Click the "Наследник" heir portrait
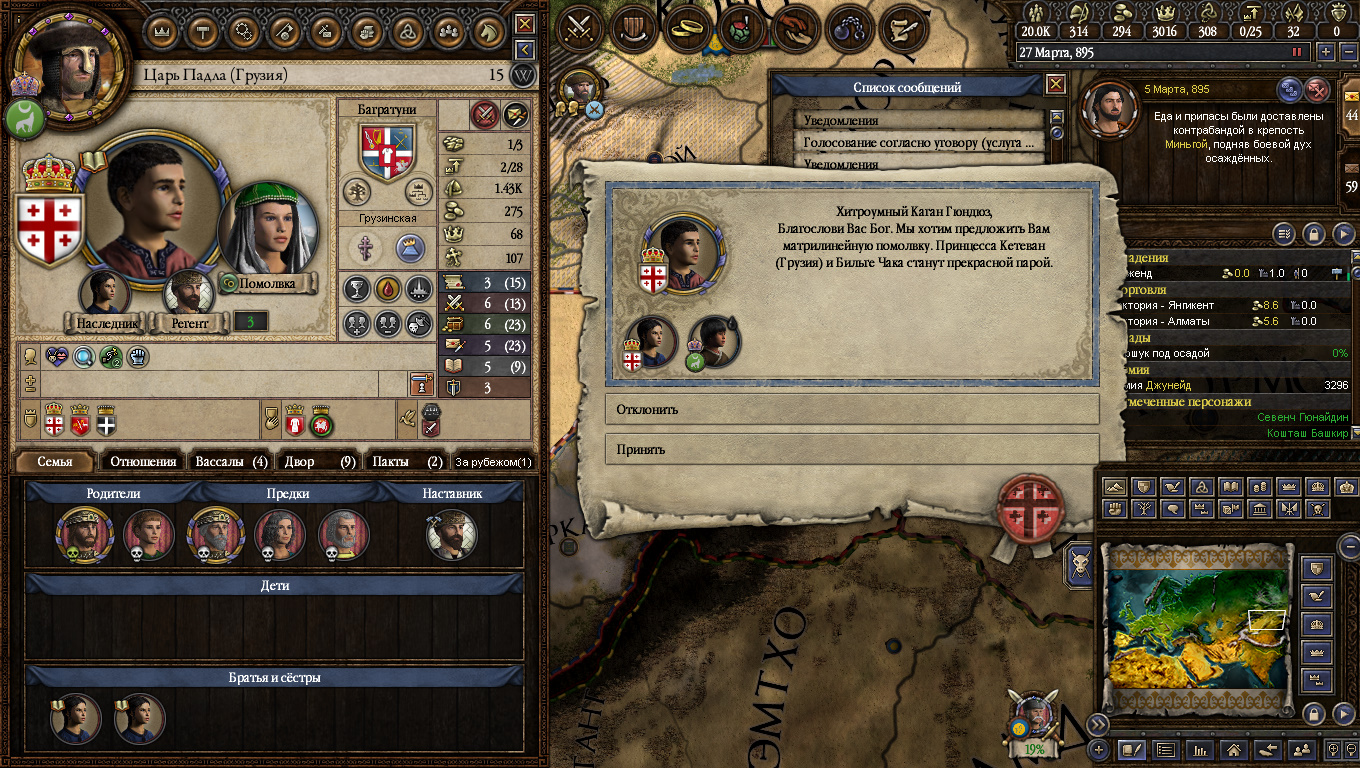The height and width of the screenshot is (768, 1360). [104, 293]
